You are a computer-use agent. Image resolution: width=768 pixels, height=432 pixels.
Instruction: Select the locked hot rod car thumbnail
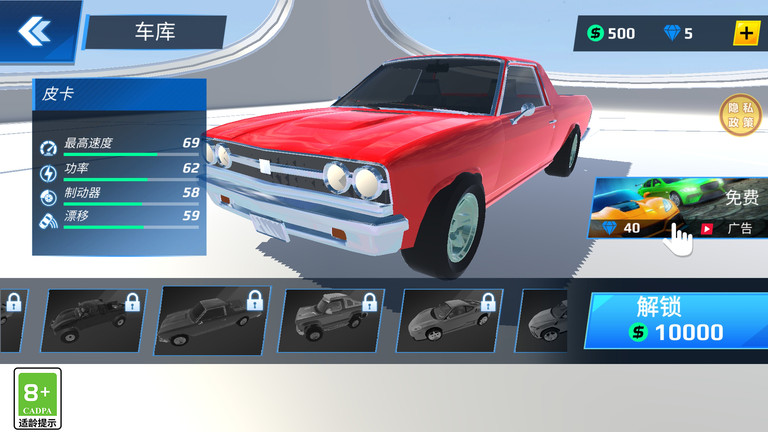coord(93,320)
